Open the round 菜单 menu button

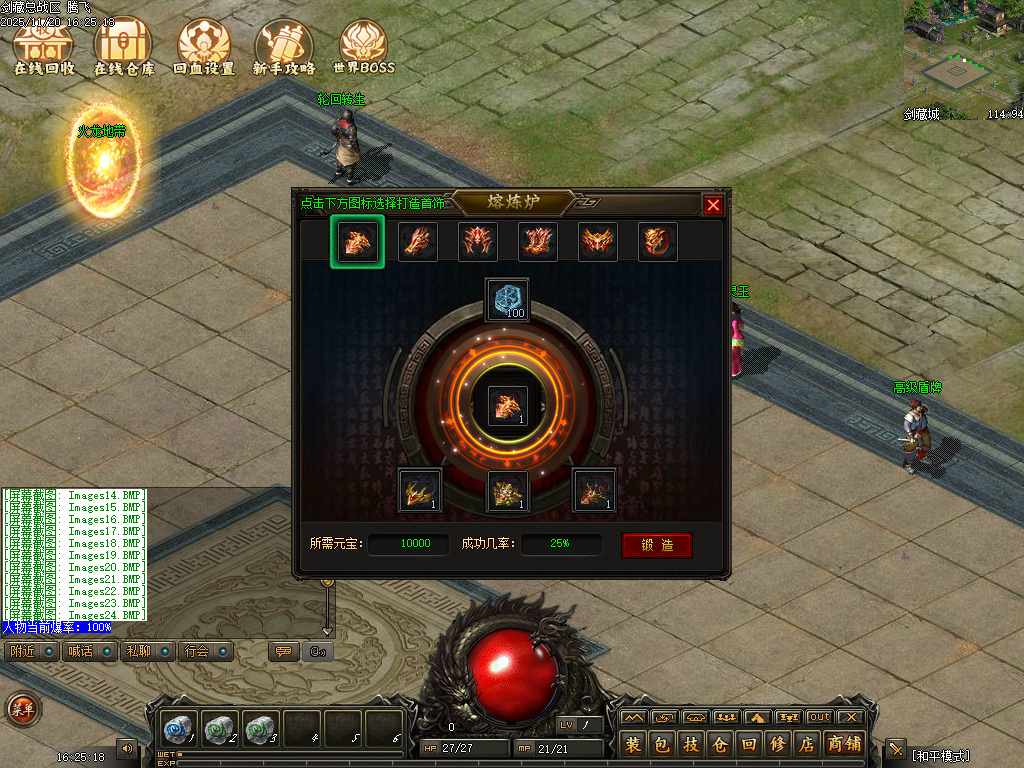(22, 709)
